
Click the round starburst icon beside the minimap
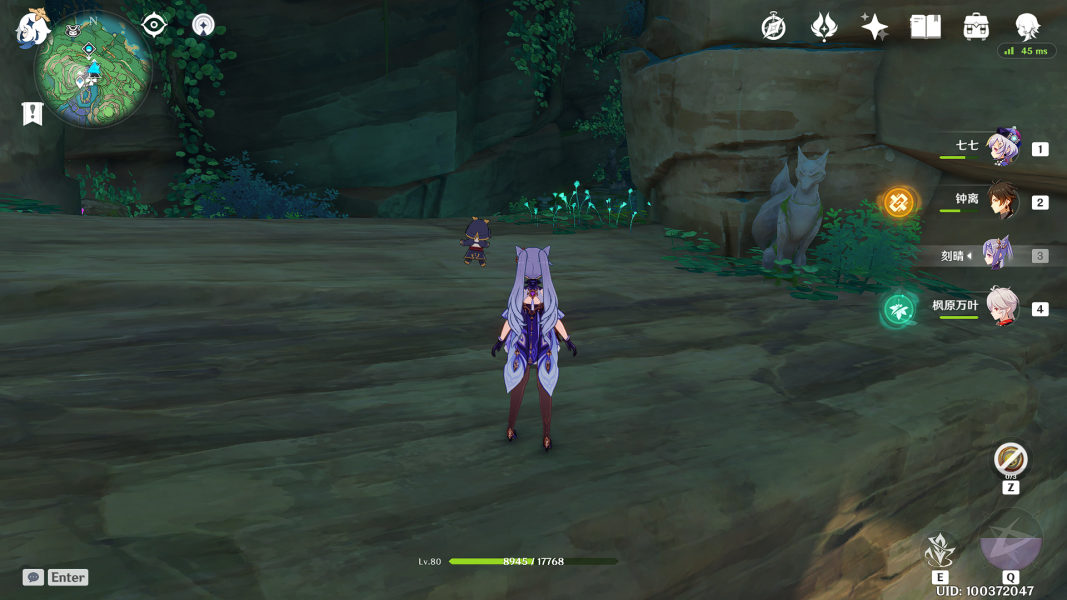point(203,25)
